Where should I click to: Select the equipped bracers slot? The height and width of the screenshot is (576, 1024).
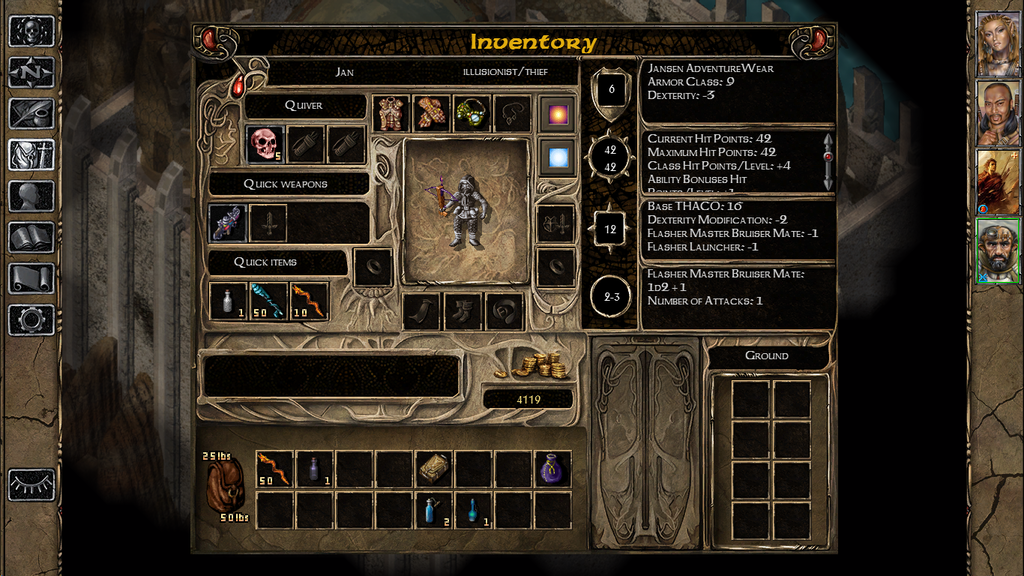(432, 114)
